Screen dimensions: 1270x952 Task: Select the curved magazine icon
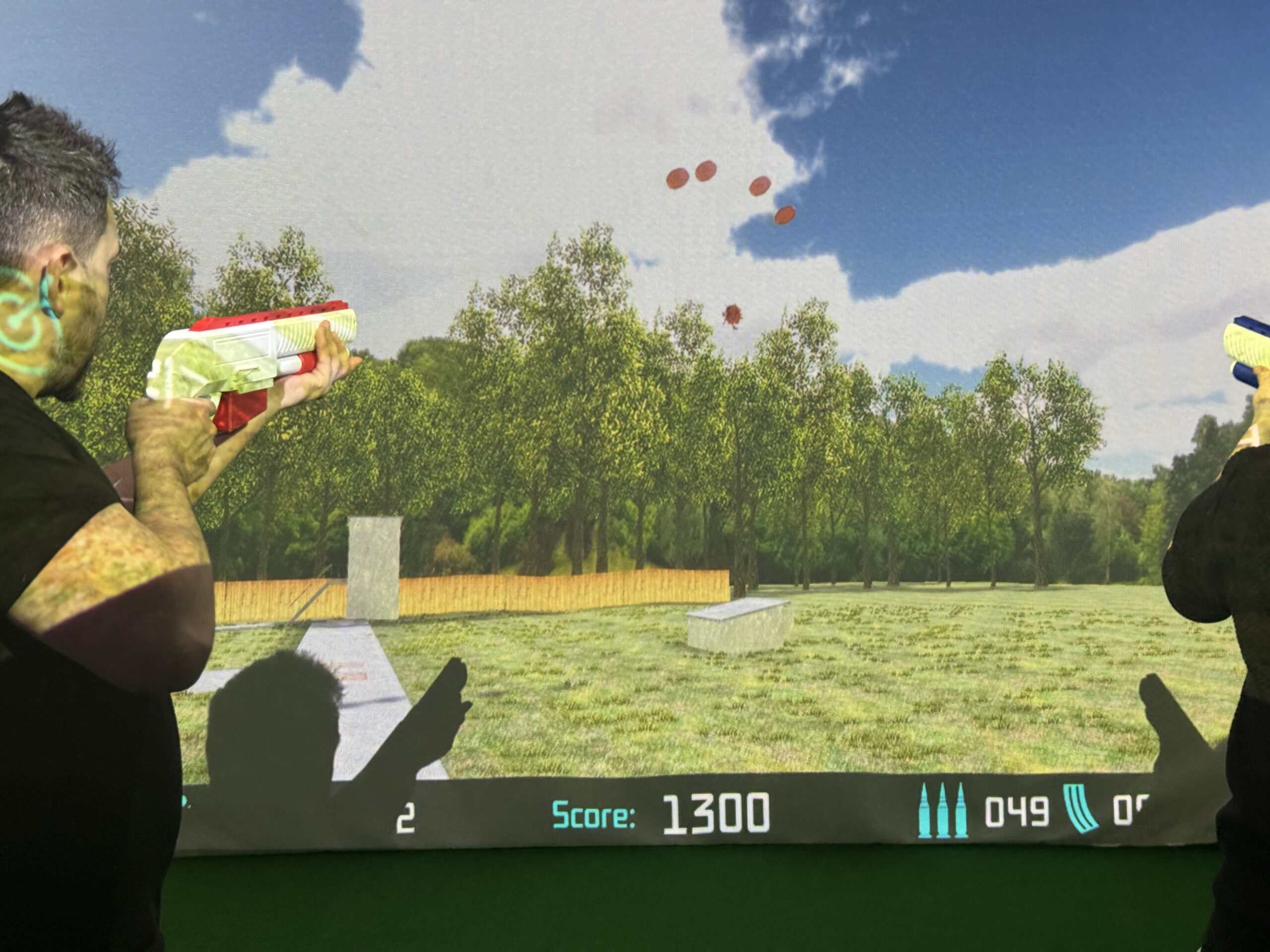(1080, 810)
